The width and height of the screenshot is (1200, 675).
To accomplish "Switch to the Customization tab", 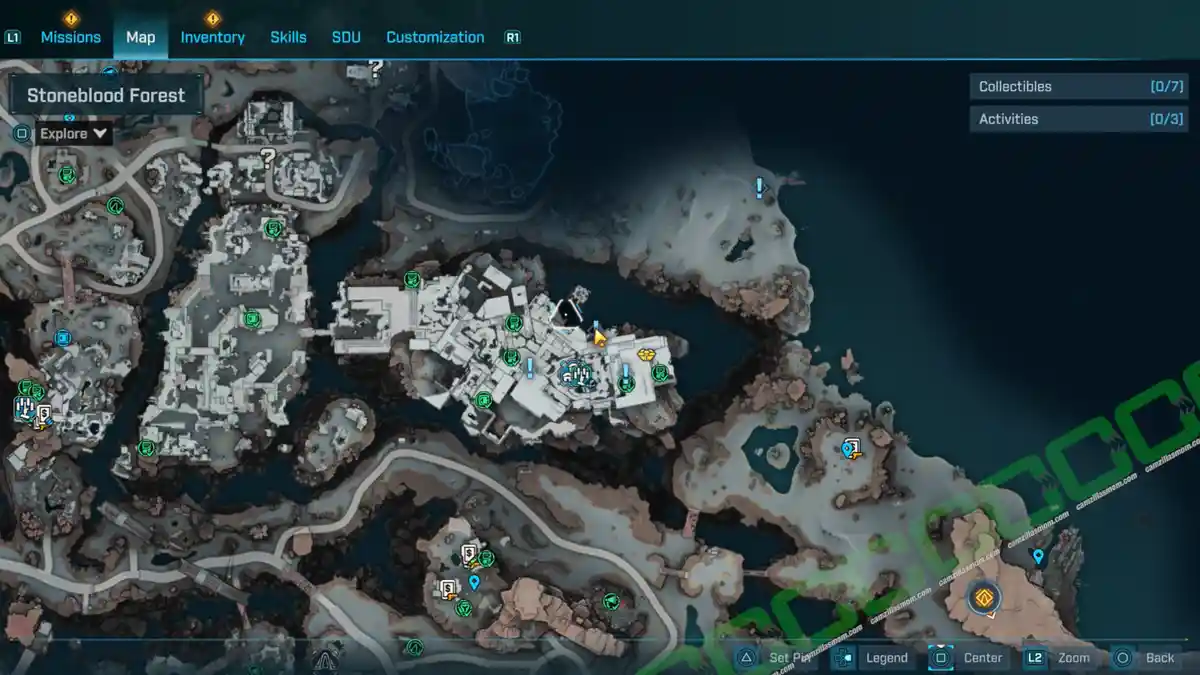I will (x=435, y=37).
